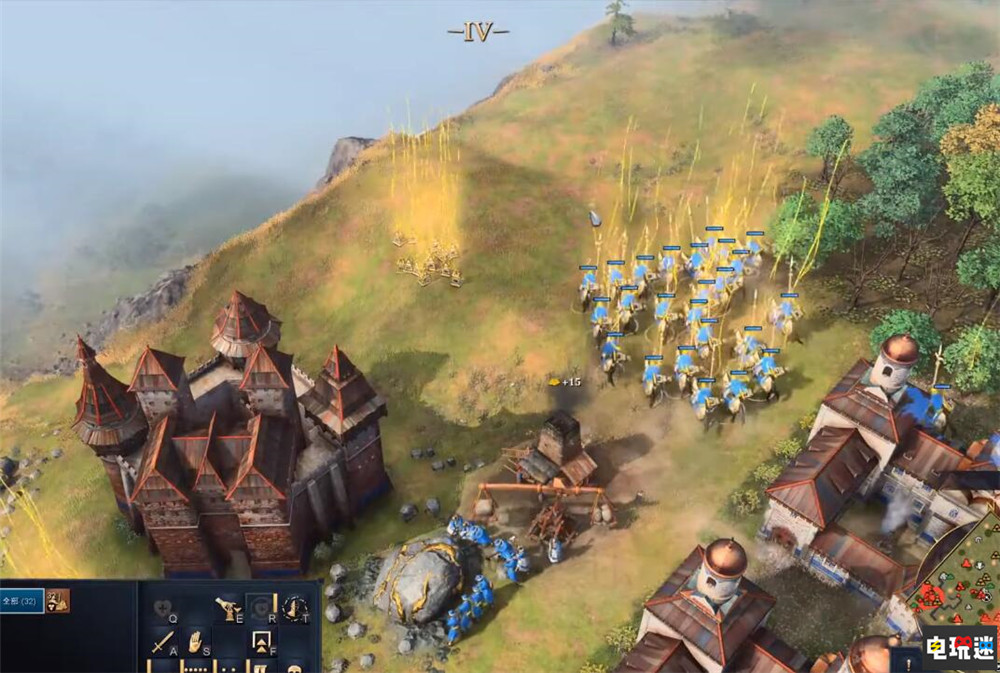Activate the sword attack-move command

click(163, 641)
